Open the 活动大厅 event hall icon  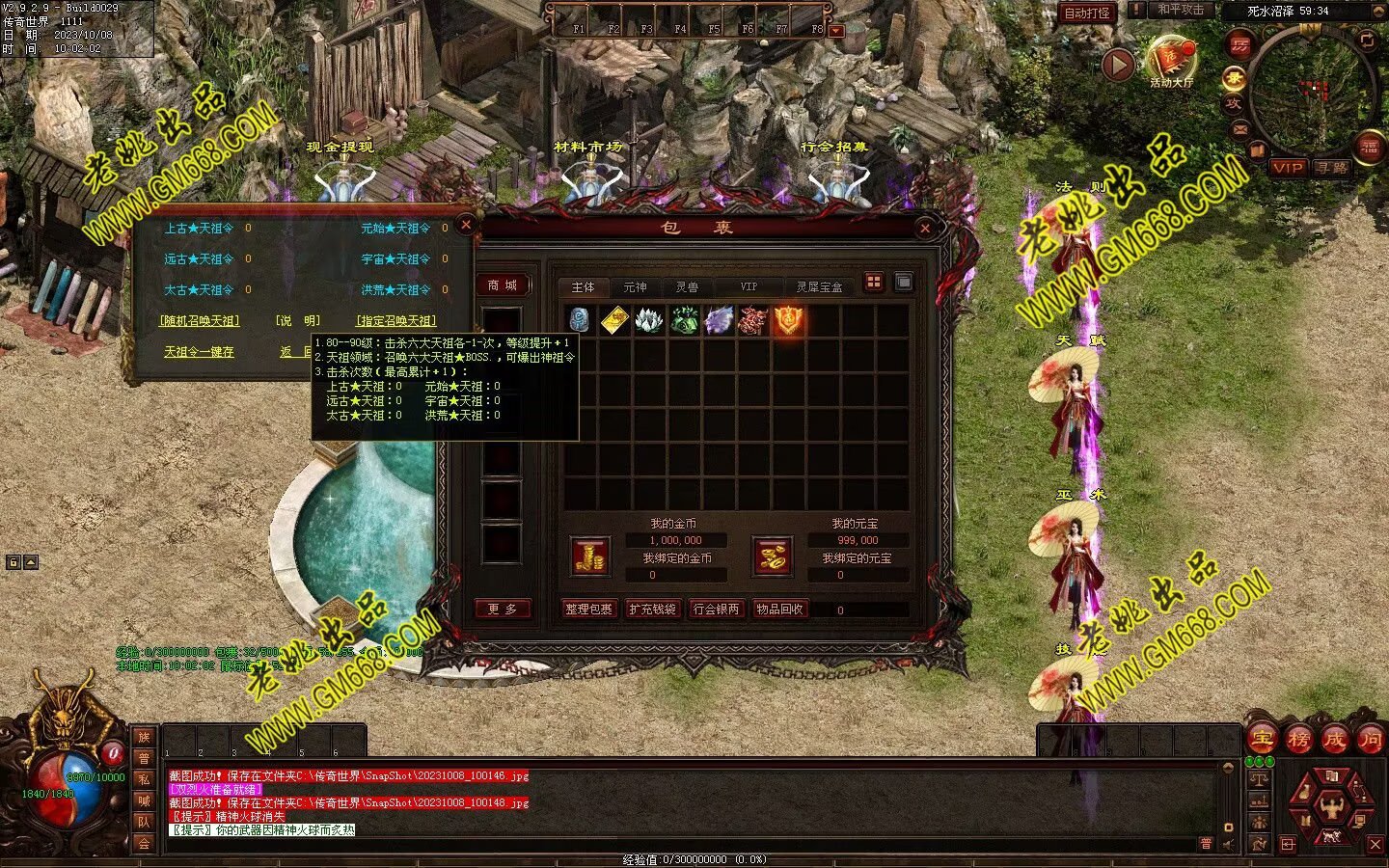tap(1171, 62)
